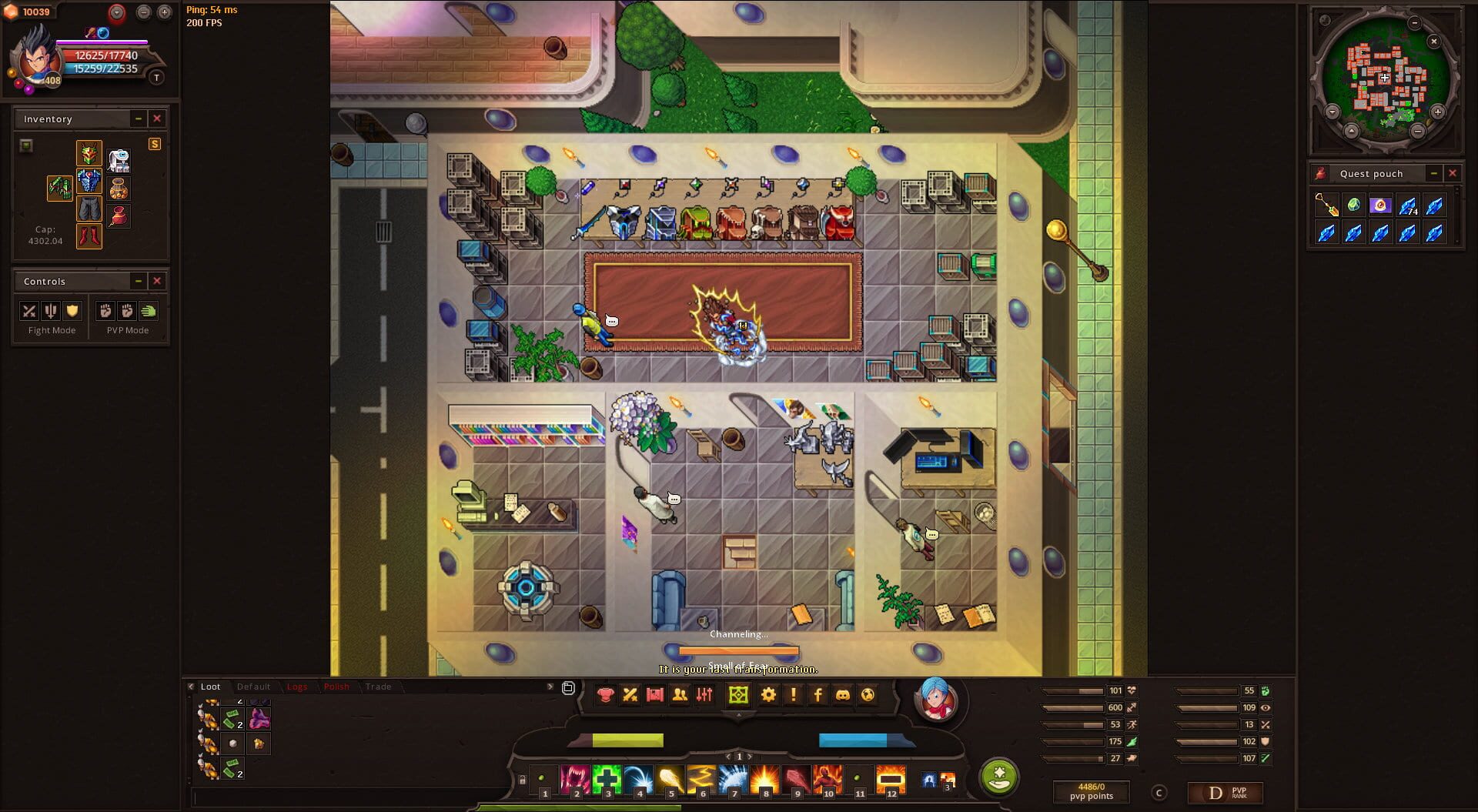Collapse the Controls panel

(x=139, y=281)
